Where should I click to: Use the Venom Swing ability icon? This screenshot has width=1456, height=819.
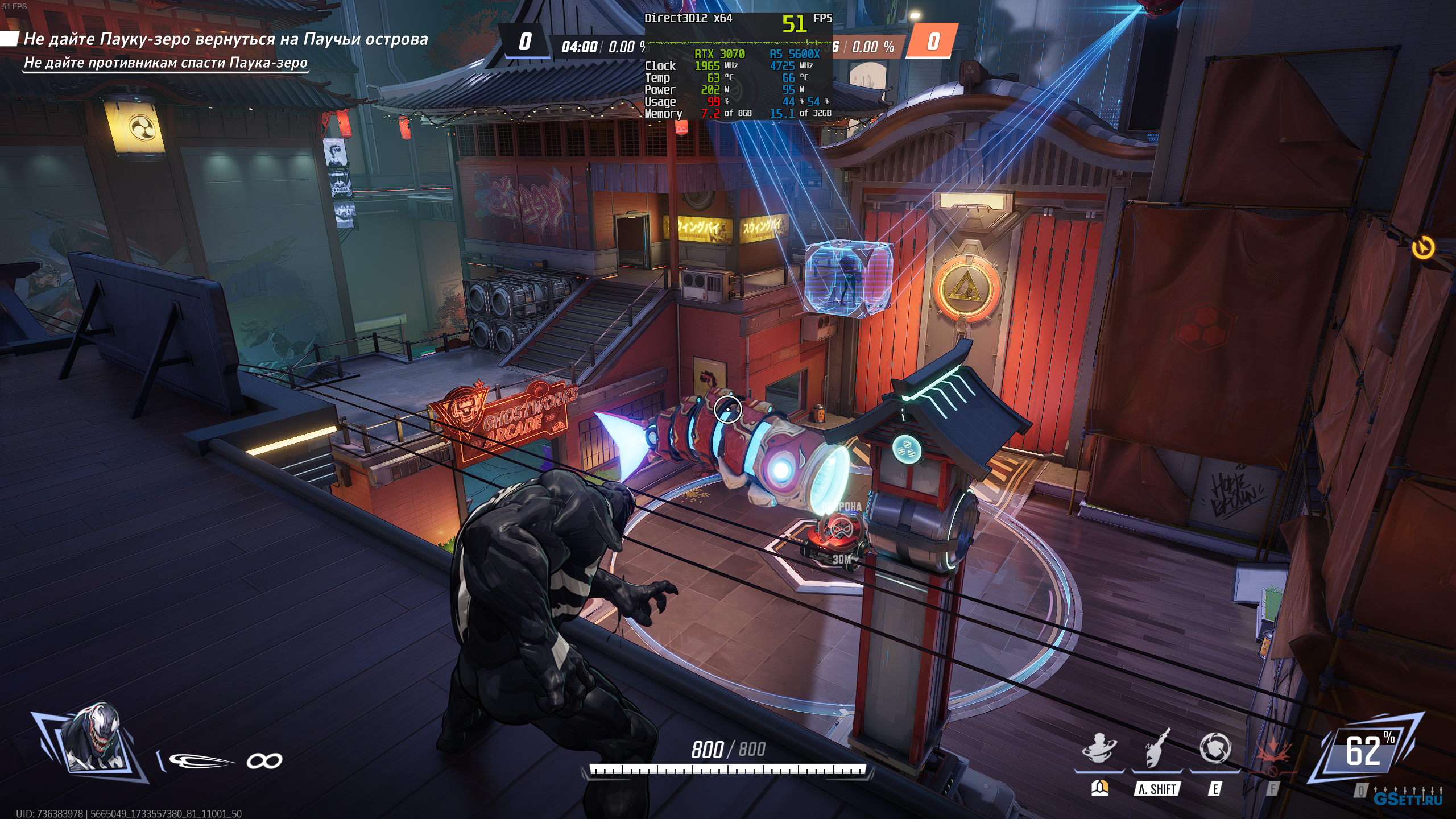[x=1156, y=748]
